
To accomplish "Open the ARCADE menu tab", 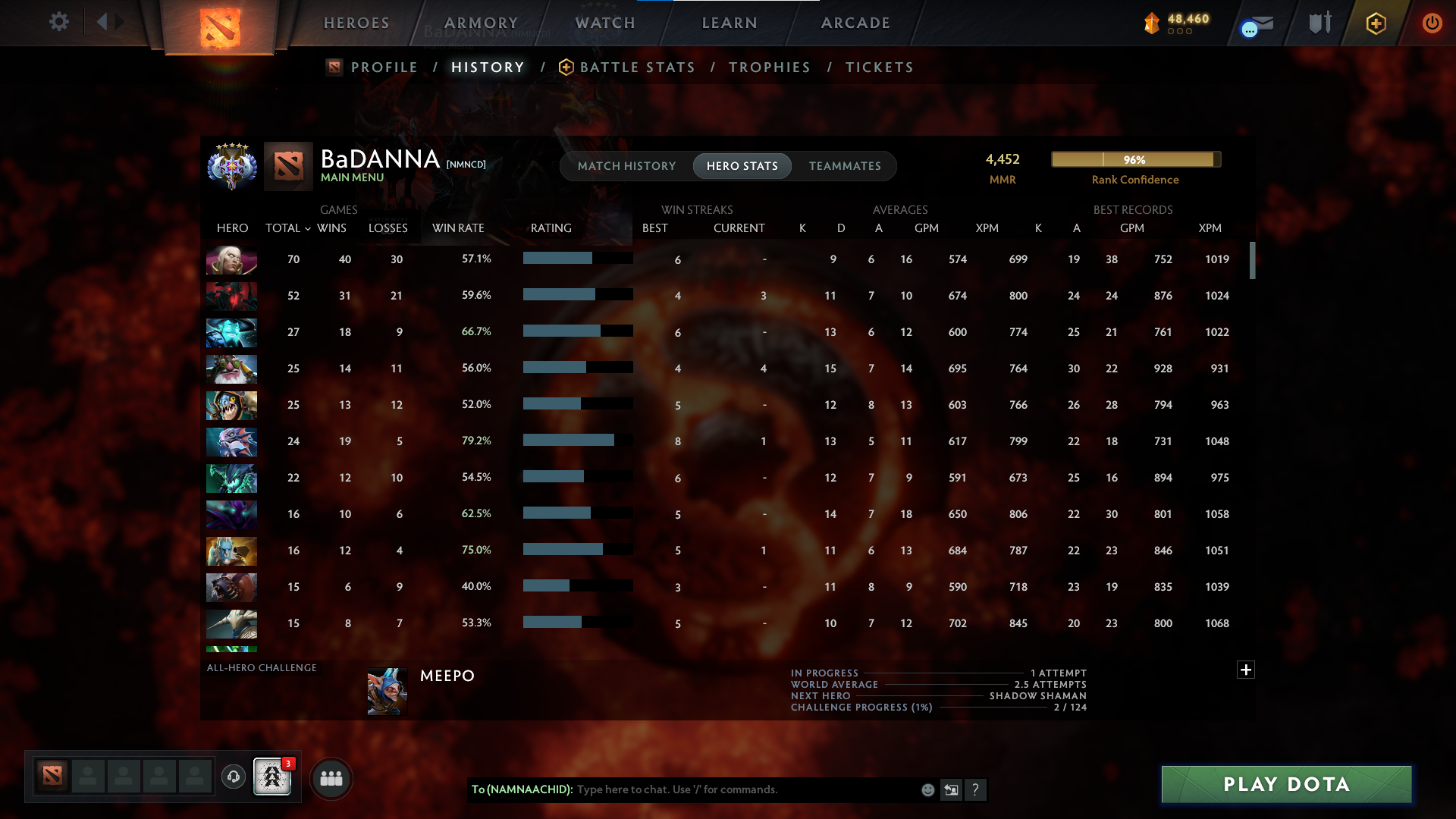I will click(x=855, y=23).
